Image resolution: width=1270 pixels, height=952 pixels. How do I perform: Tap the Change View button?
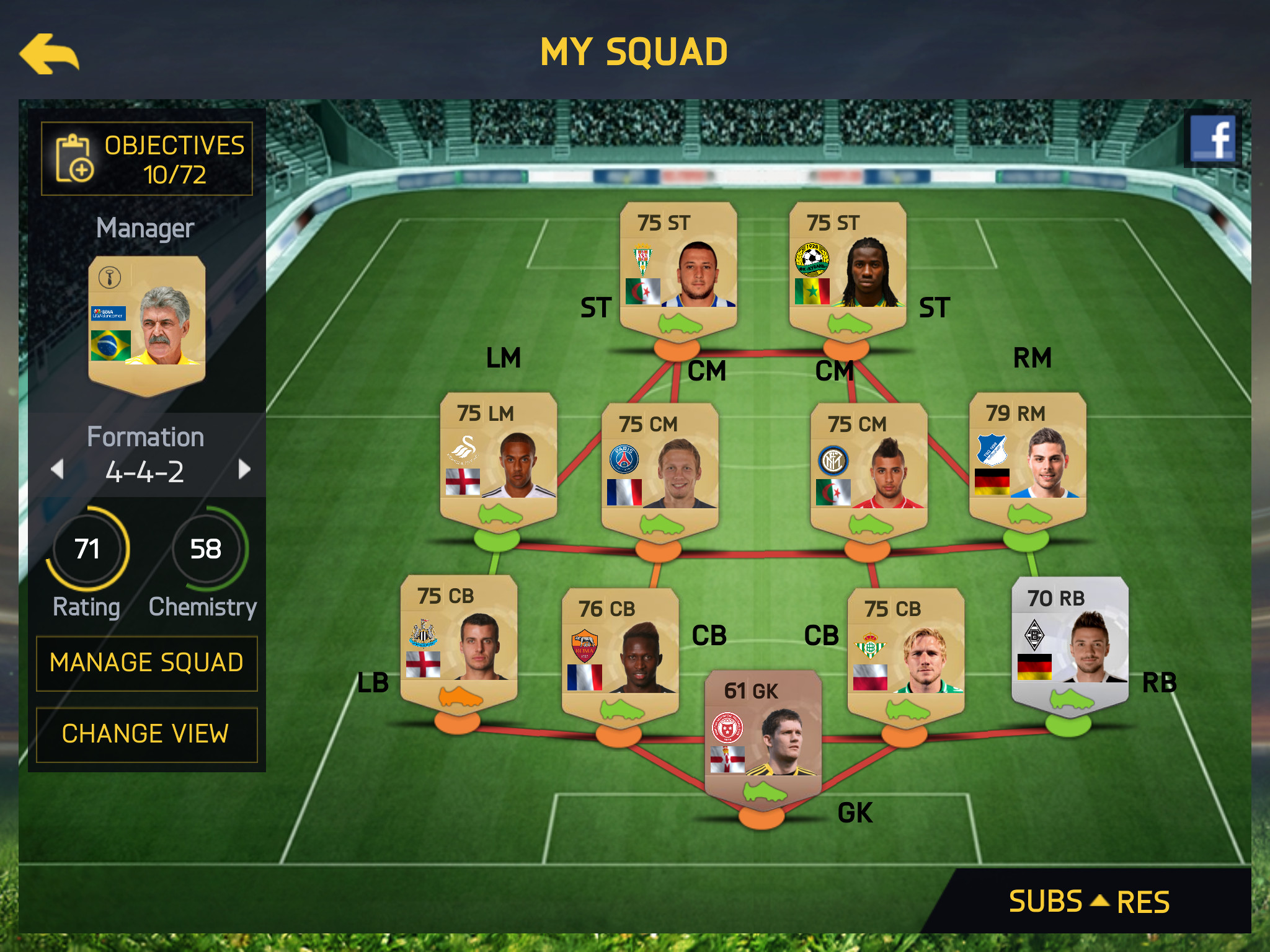(x=147, y=734)
